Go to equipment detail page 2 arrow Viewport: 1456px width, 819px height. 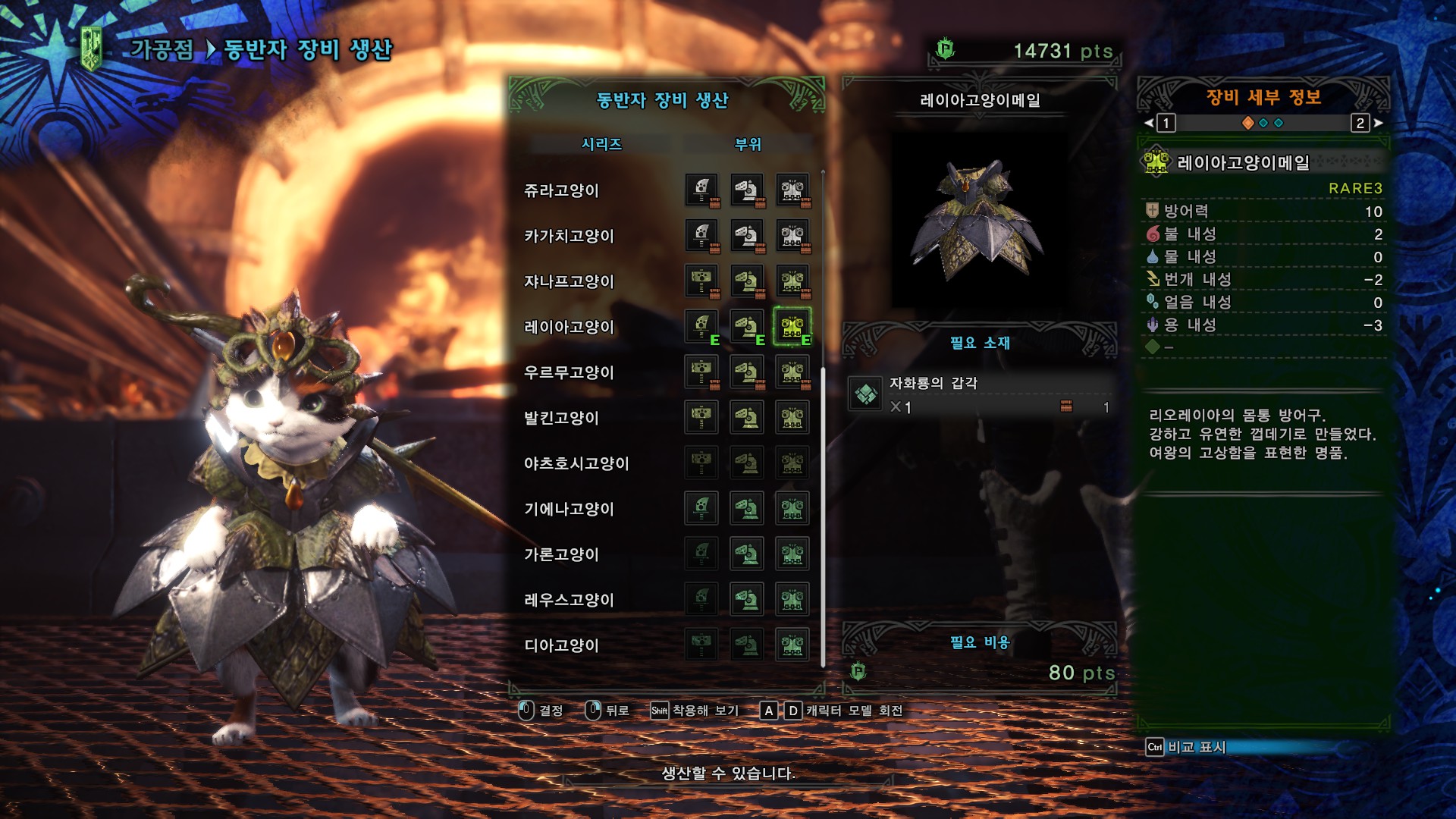pyautogui.click(x=1378, y=123)
